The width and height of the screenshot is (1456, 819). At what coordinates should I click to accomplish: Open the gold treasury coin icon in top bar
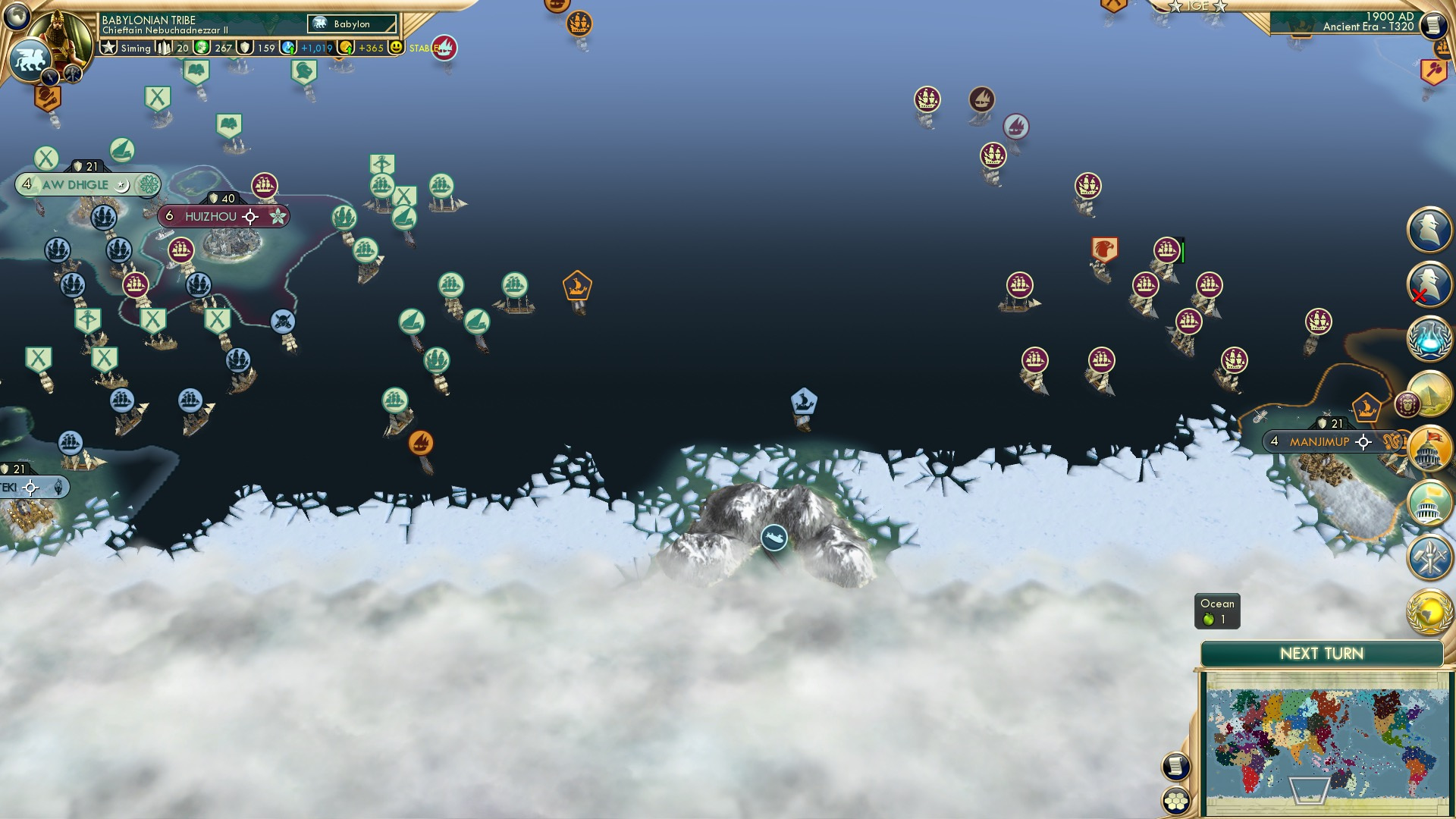point(346,47)
